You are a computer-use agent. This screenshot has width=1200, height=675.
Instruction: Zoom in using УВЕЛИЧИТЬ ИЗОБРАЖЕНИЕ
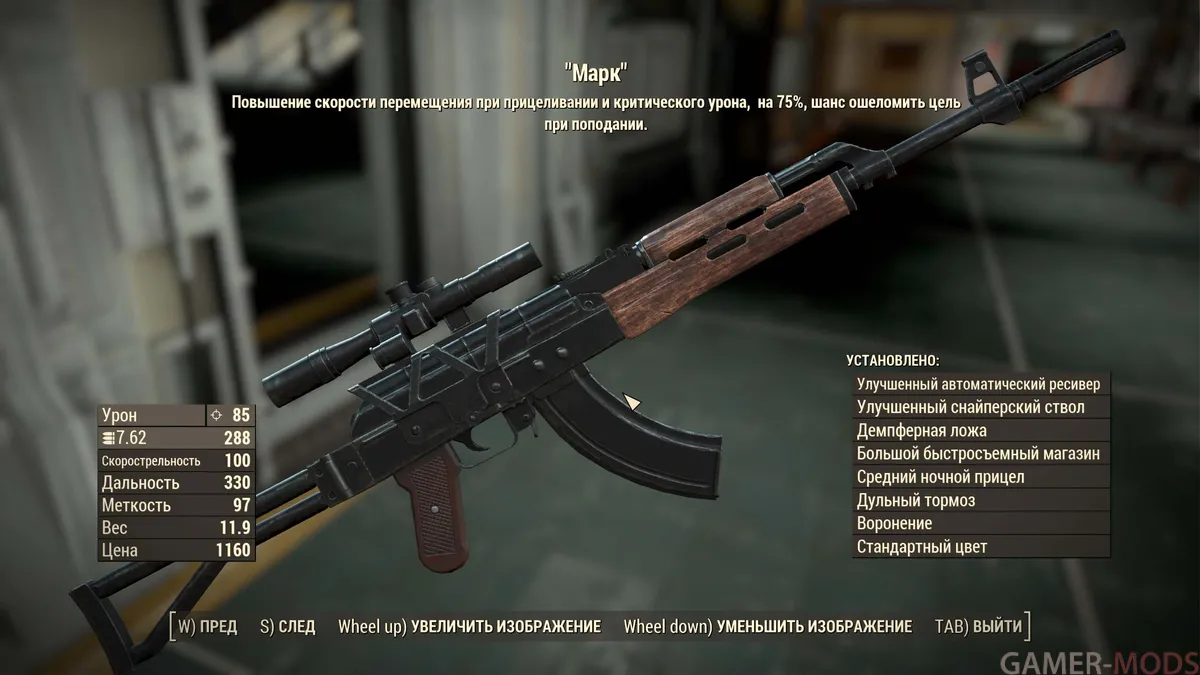470,627
